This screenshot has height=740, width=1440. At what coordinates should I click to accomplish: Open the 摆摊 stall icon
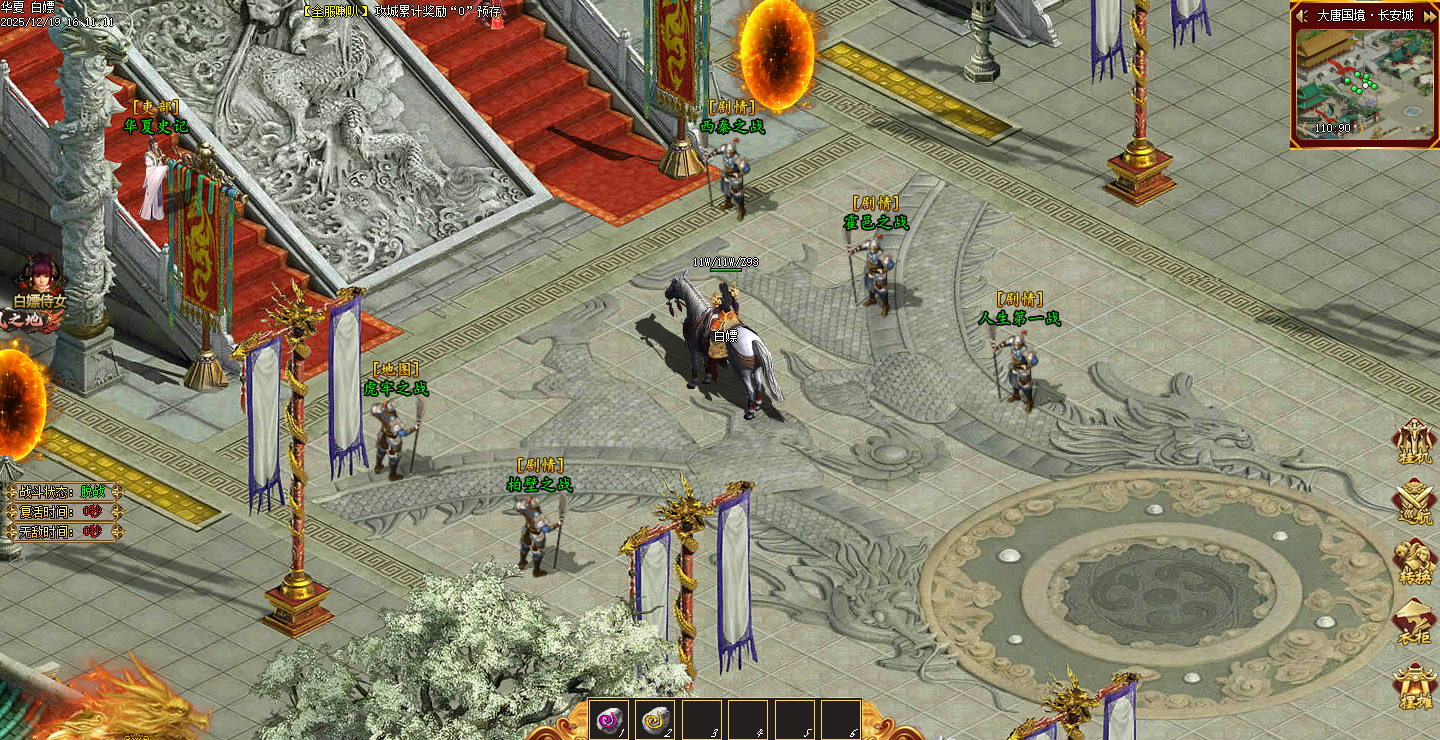pyautogui.click(x=1415, y=685)
